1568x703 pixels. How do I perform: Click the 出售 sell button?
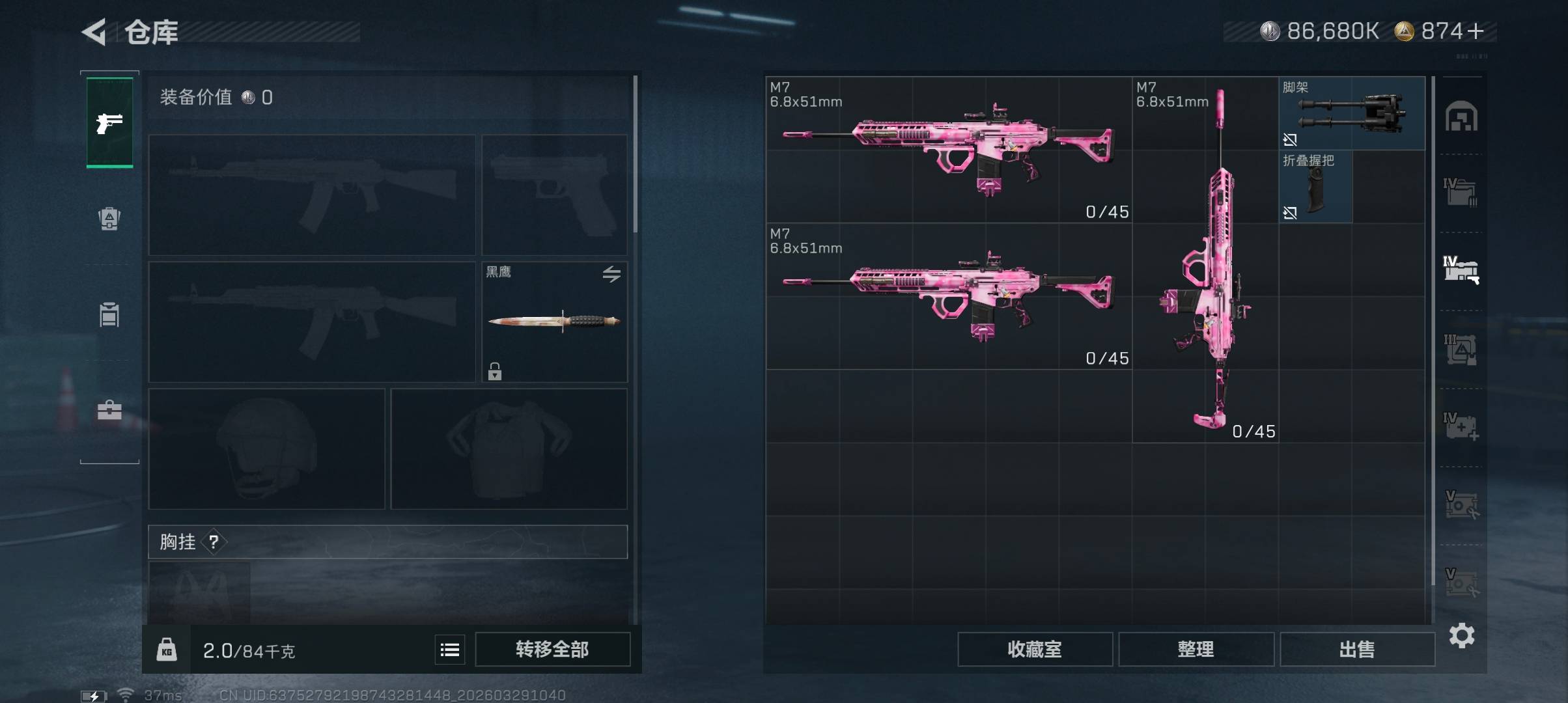click(x=1357, y=650)
